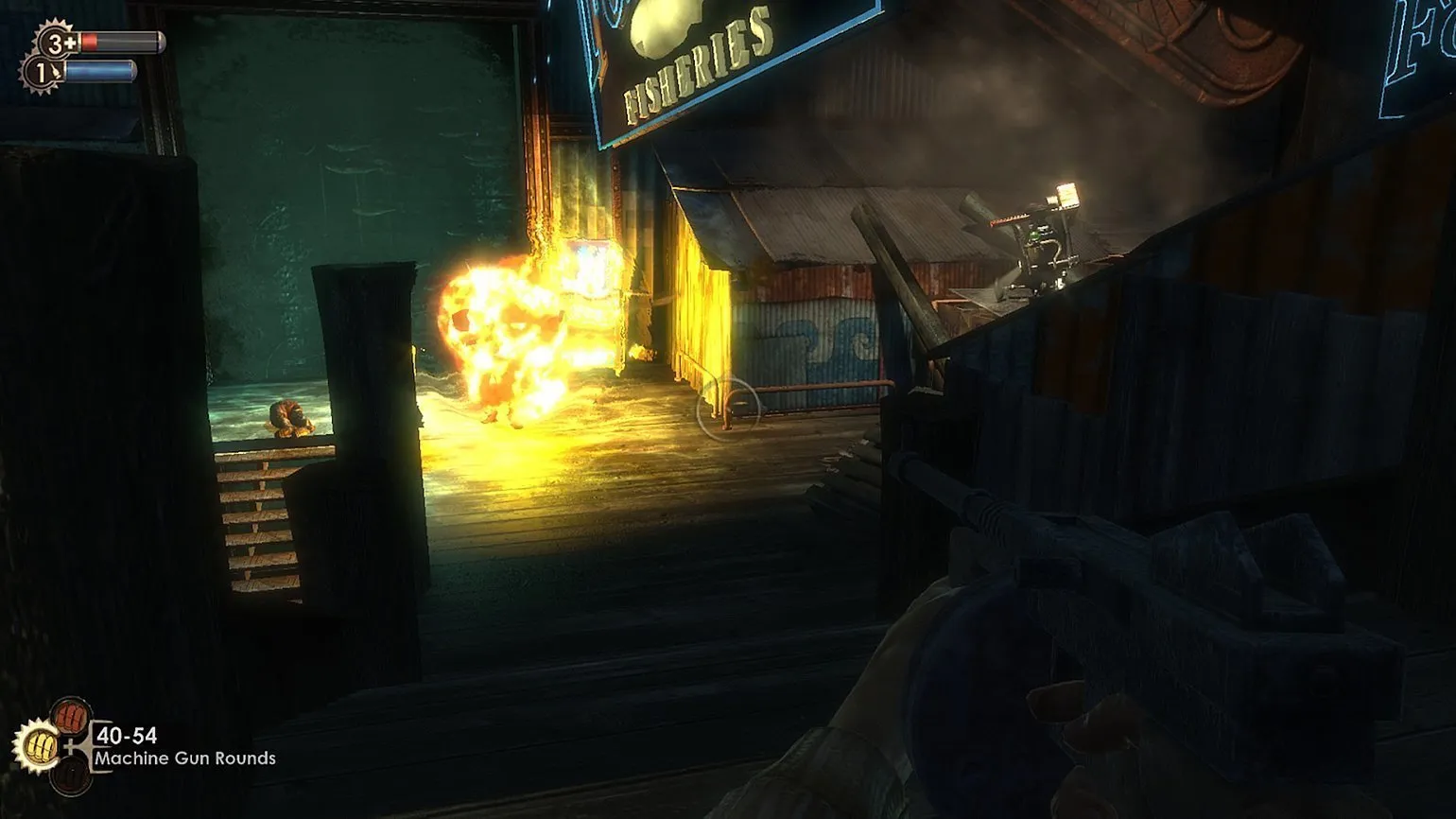Choose the dark bottom ammo type icon
The width and height of the screenshot is (1456, 819).
[x=71, y=777]
